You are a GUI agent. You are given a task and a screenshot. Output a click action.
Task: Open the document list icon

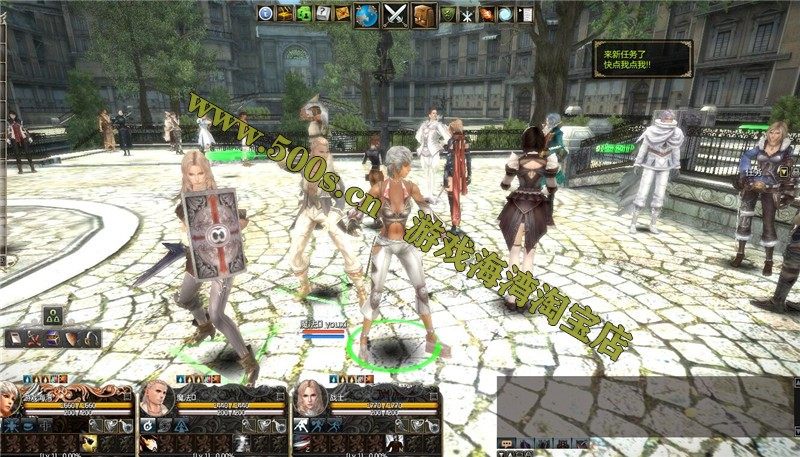[525, 13]
